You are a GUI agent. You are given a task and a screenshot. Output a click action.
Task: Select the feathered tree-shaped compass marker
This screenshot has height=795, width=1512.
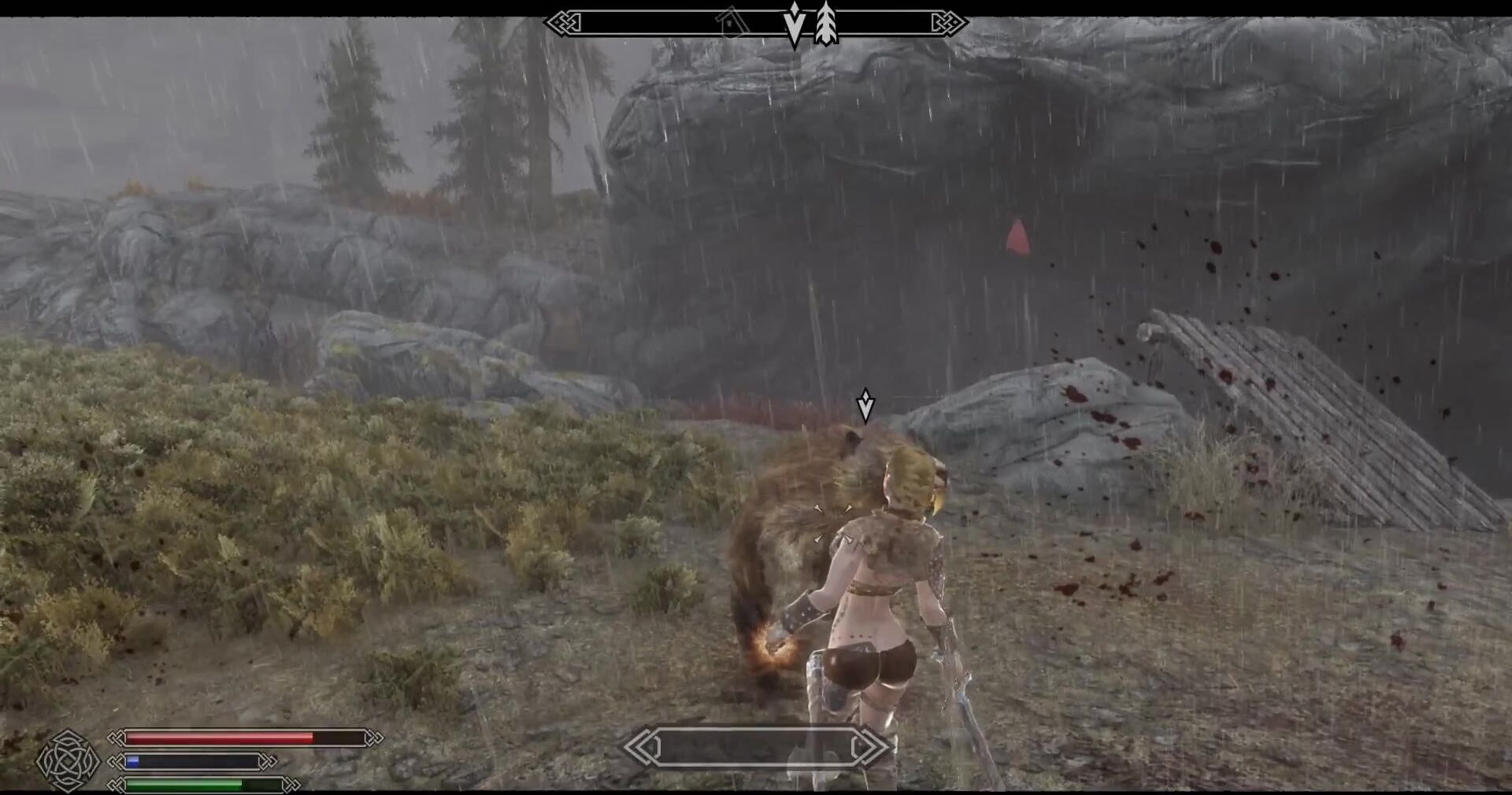pos(825,24)
